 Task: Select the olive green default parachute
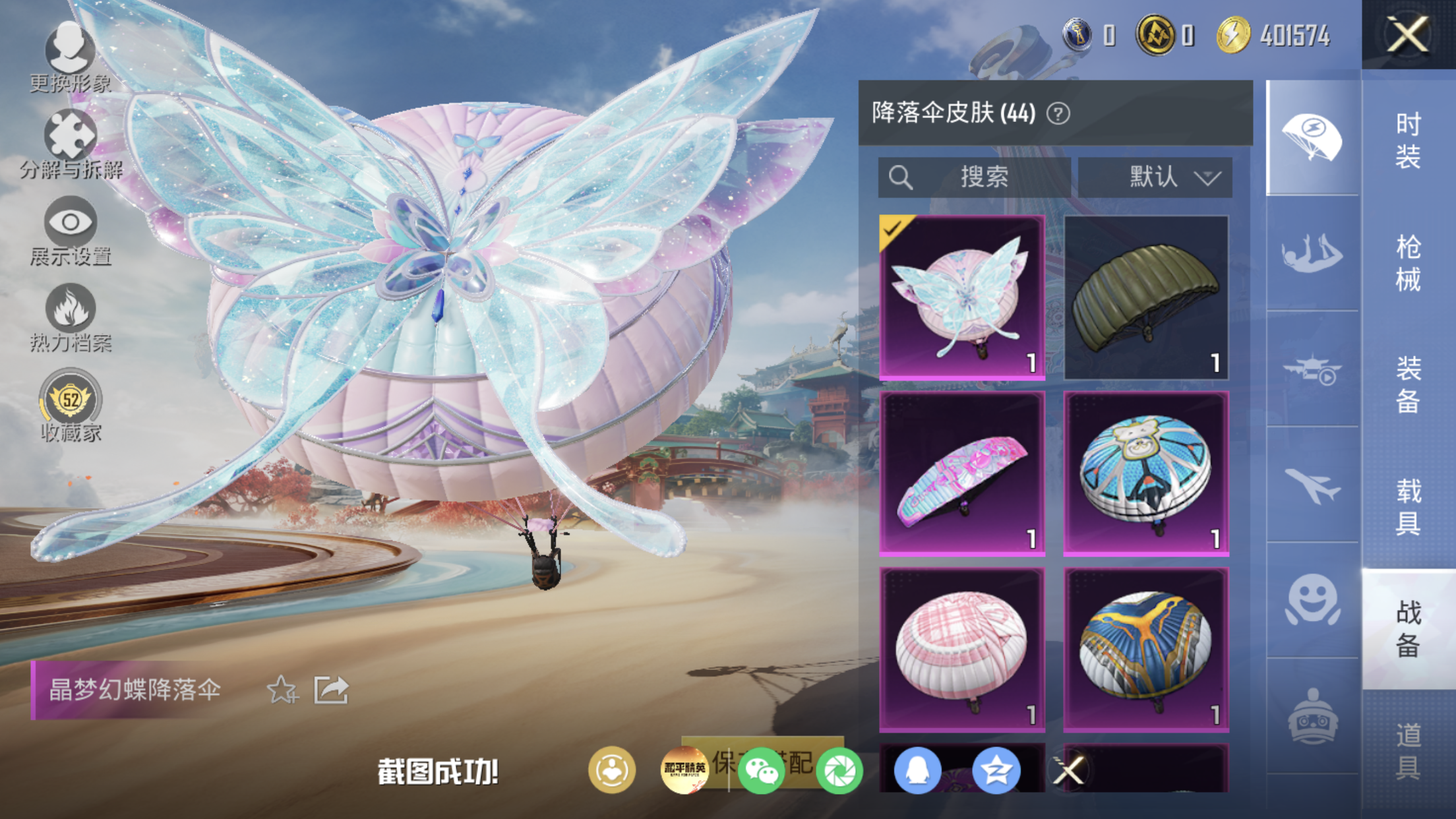(1146, 297)
